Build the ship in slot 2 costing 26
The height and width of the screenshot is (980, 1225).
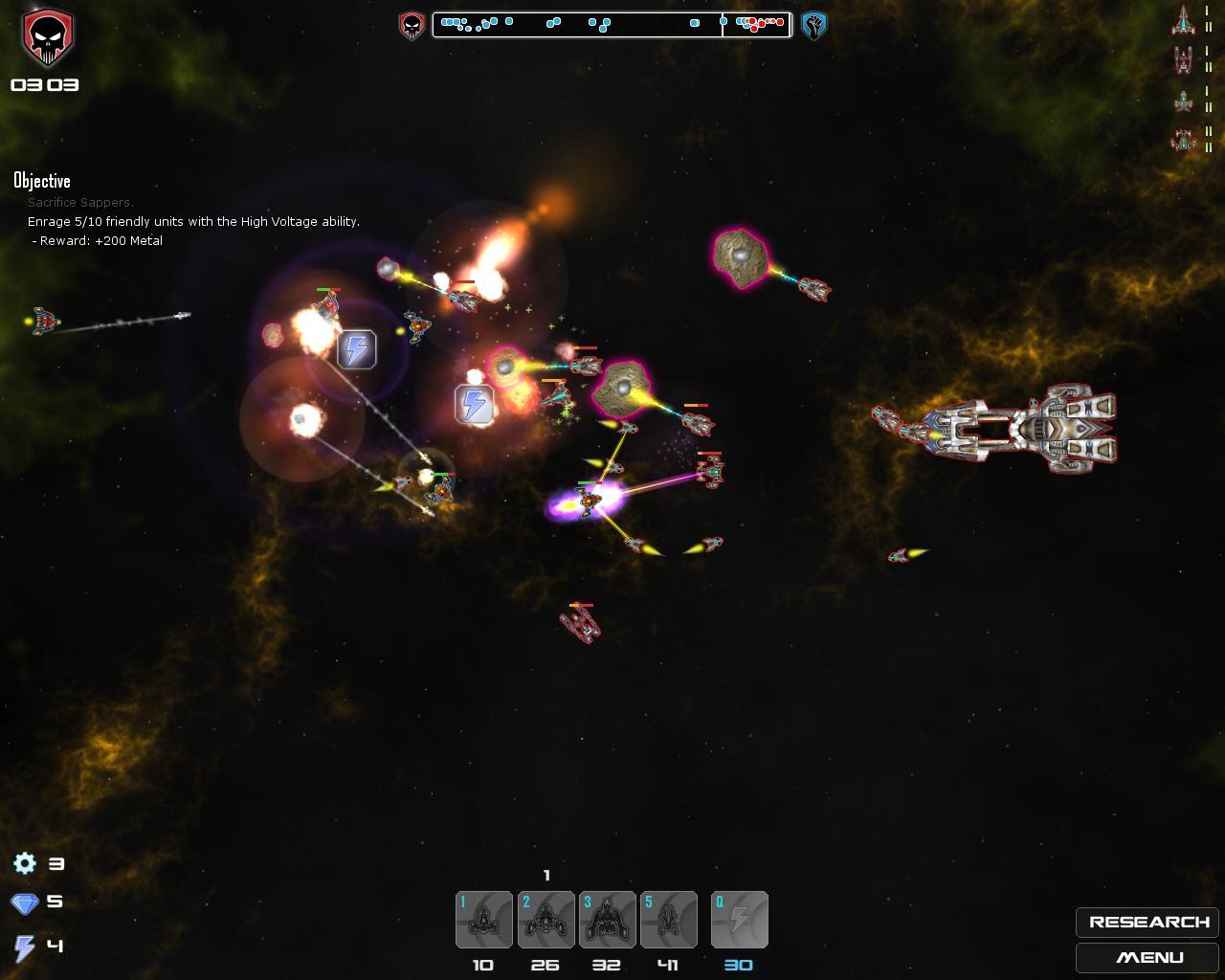pos(546,920)
